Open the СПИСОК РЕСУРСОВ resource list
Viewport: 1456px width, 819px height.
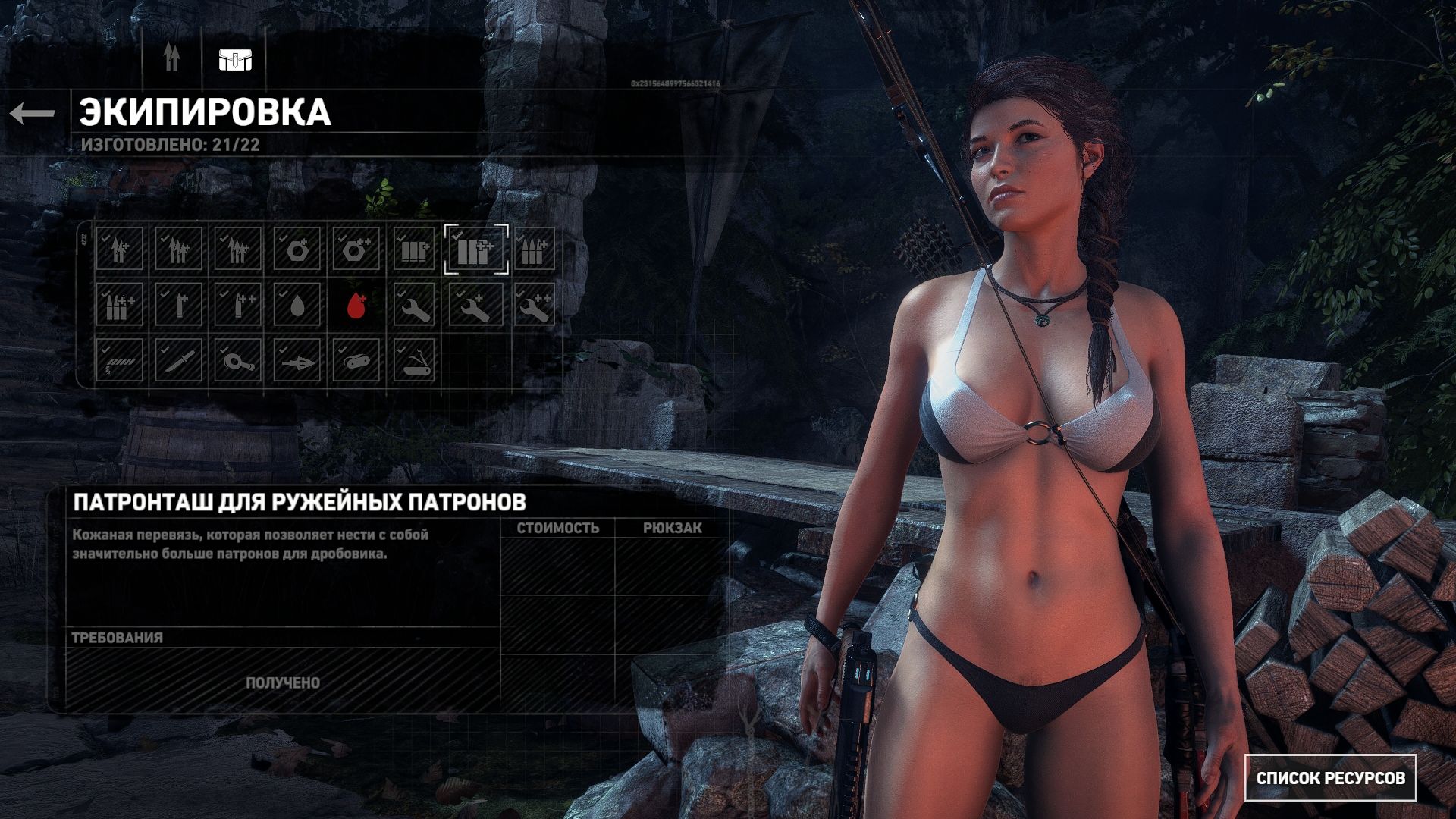(x=1330, y=778)
